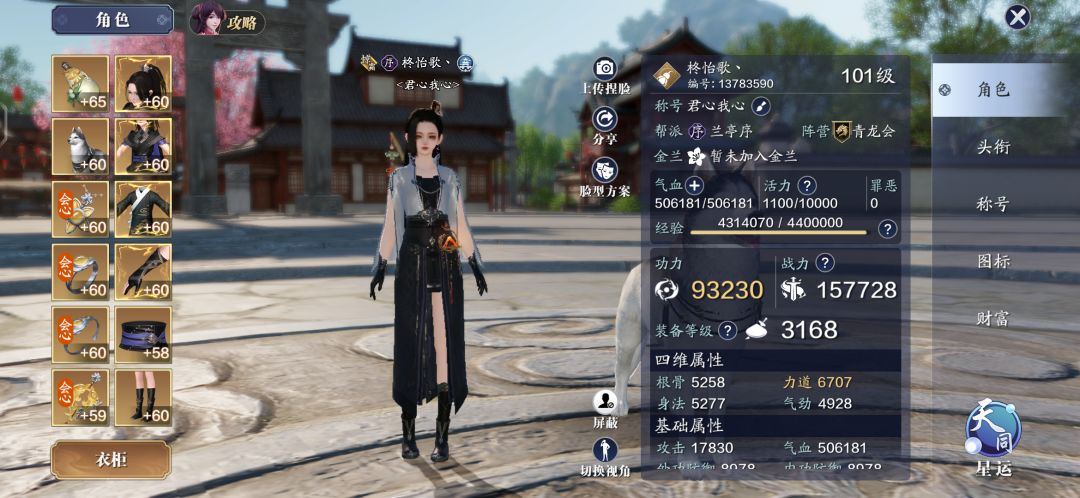The width and height of the screenshot is (1080, 498).
Task: Open the 图标 tab
Action: 993,262
